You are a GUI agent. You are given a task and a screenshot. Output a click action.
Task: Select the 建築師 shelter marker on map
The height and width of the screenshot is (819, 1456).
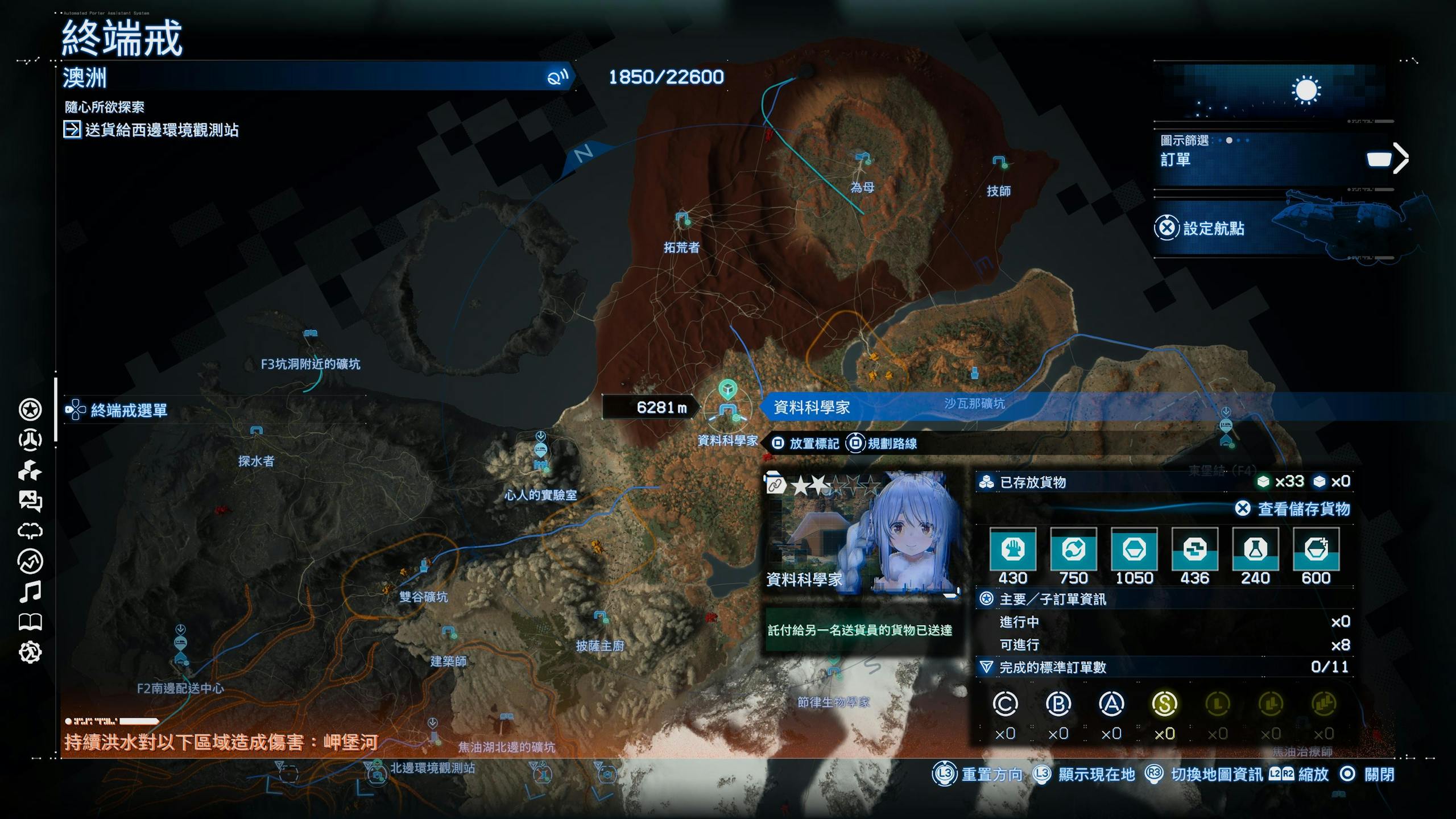click(449, 632)
